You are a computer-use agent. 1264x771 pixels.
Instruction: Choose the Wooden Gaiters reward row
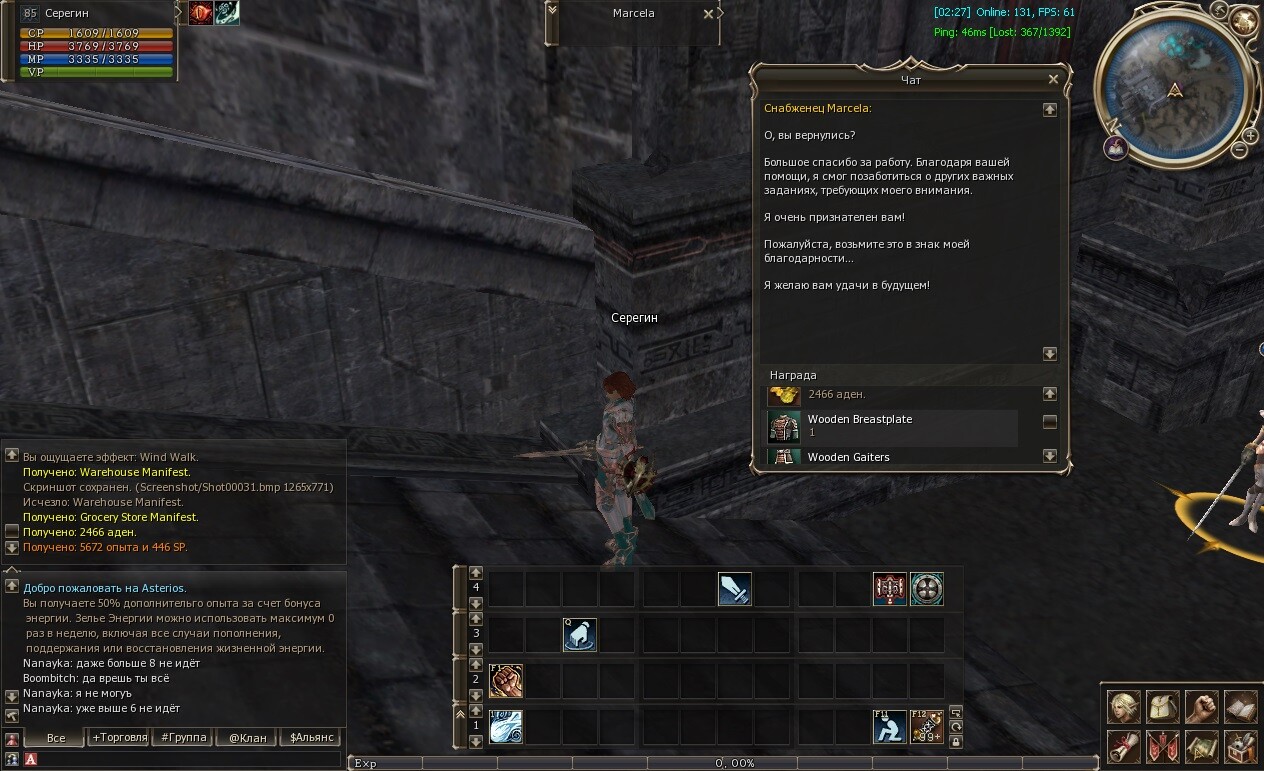[892, 457]
